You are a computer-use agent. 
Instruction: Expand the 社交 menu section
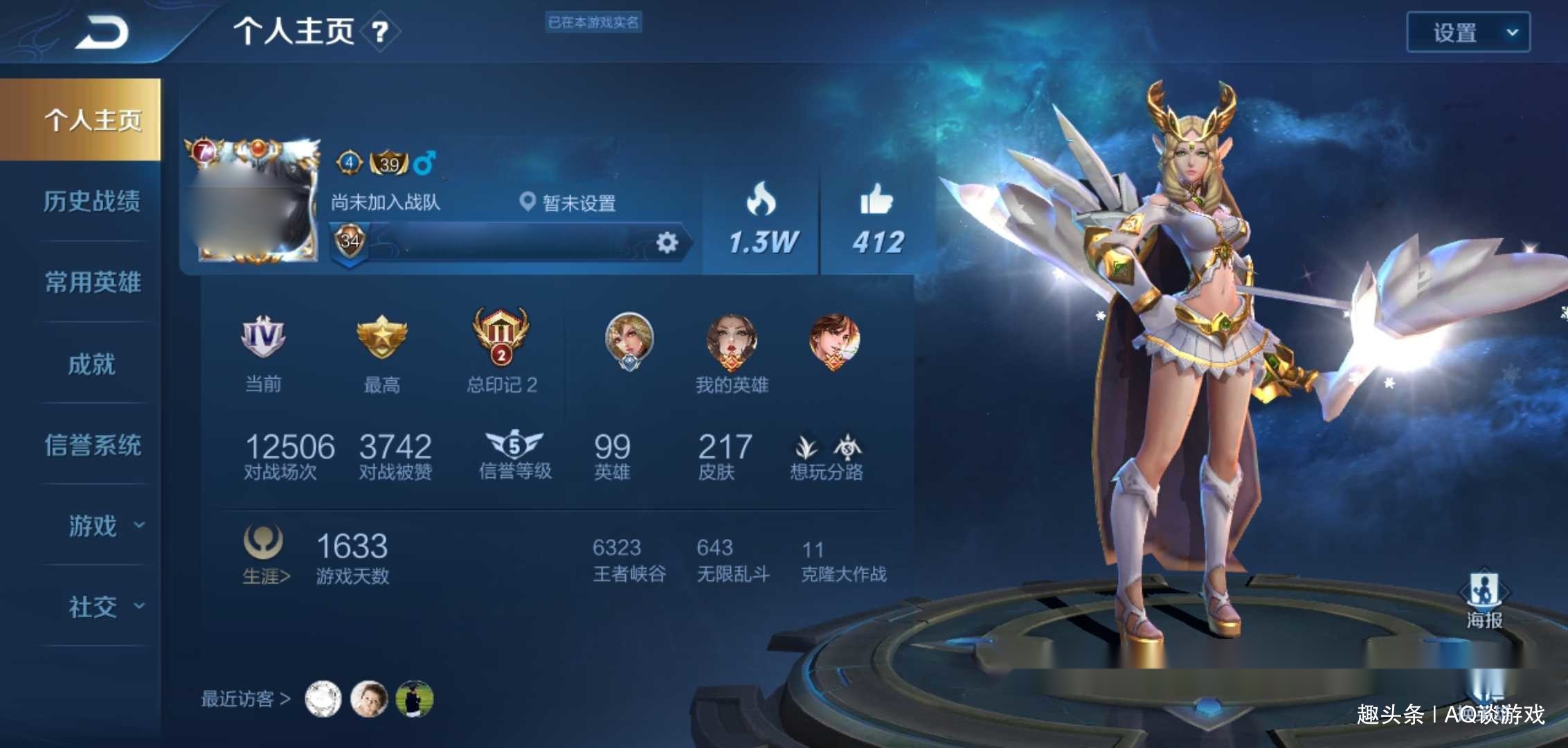(x=104, y=607)
